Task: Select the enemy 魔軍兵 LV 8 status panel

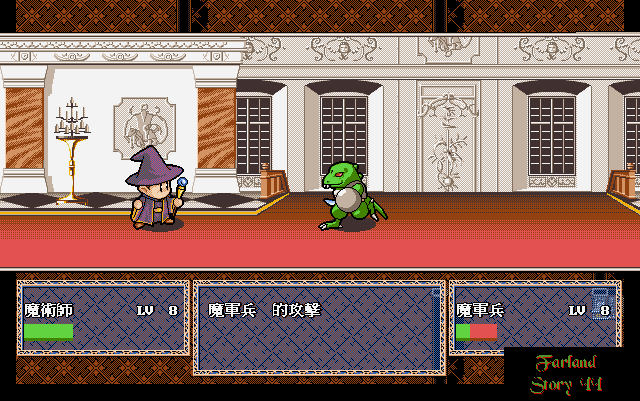Action: coord(533,315)
